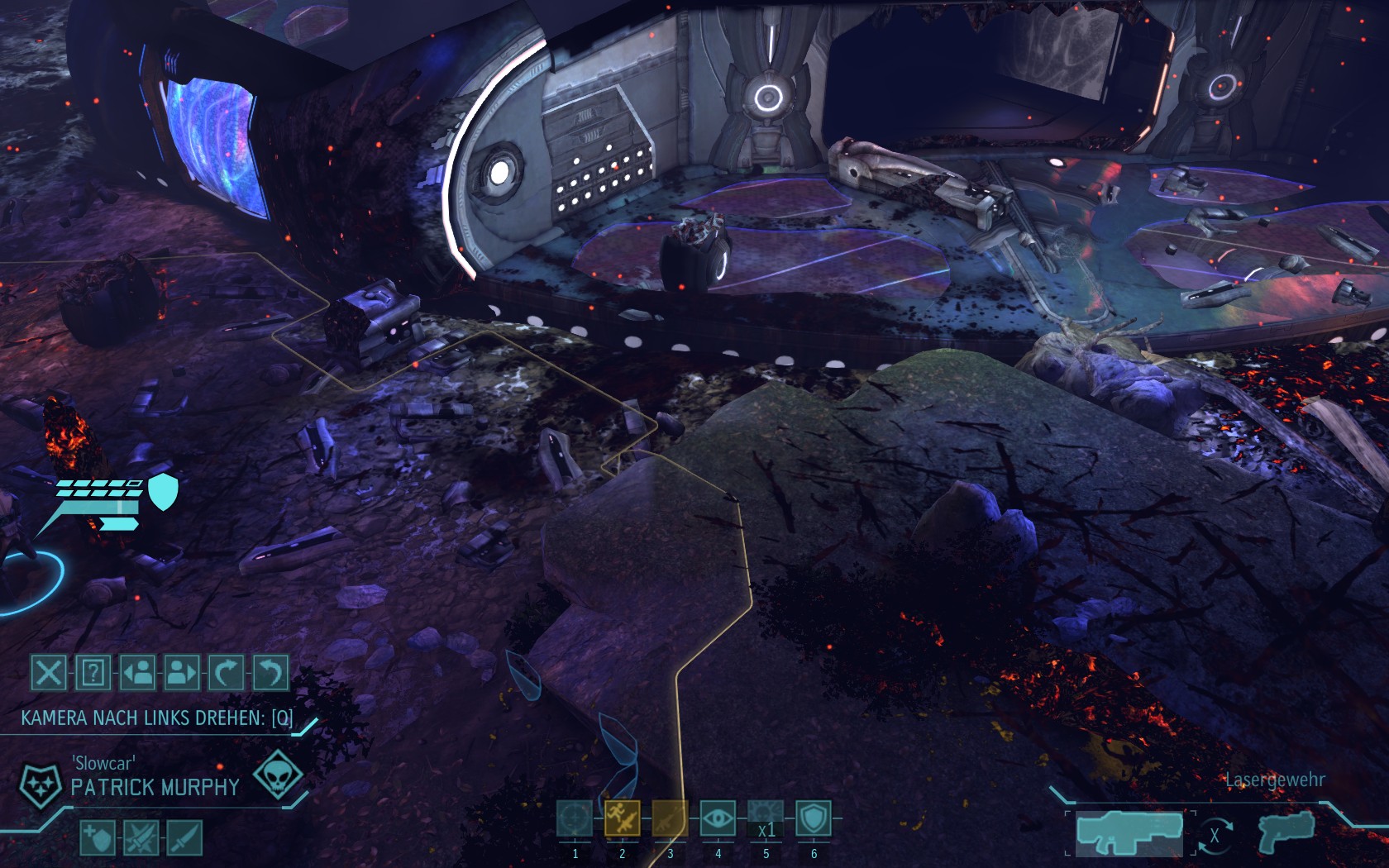This screenshot has height=868, width=1389.
Task: Rotate the camera with the clockwise arrow
Action: pyautogui.click(x=225, y=673)
